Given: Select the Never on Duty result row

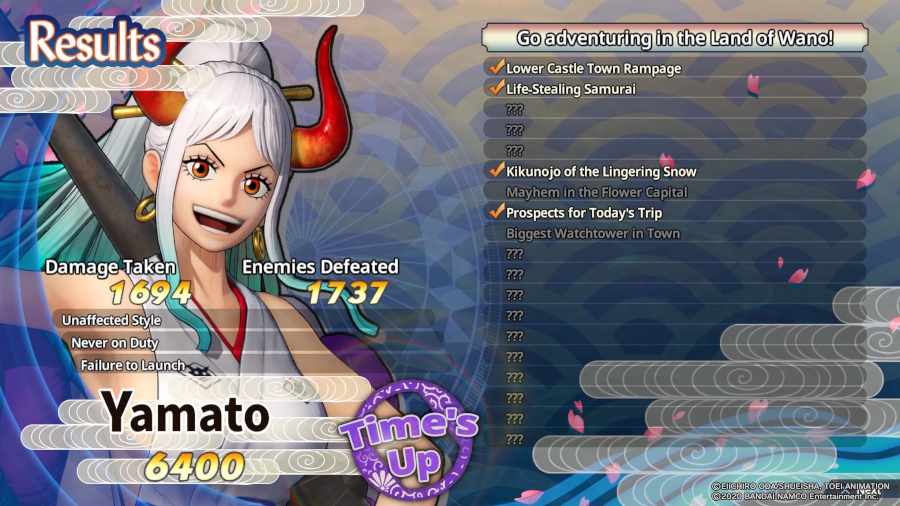Looking at the screenshot, I should point(114,343).
